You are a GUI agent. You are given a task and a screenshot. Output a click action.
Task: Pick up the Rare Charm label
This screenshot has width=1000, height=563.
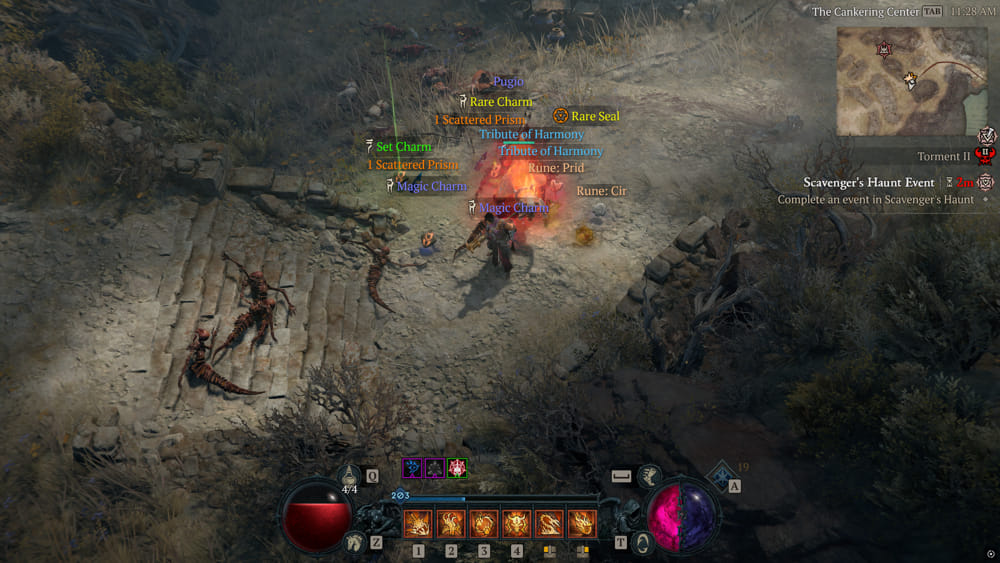[501, 102]
